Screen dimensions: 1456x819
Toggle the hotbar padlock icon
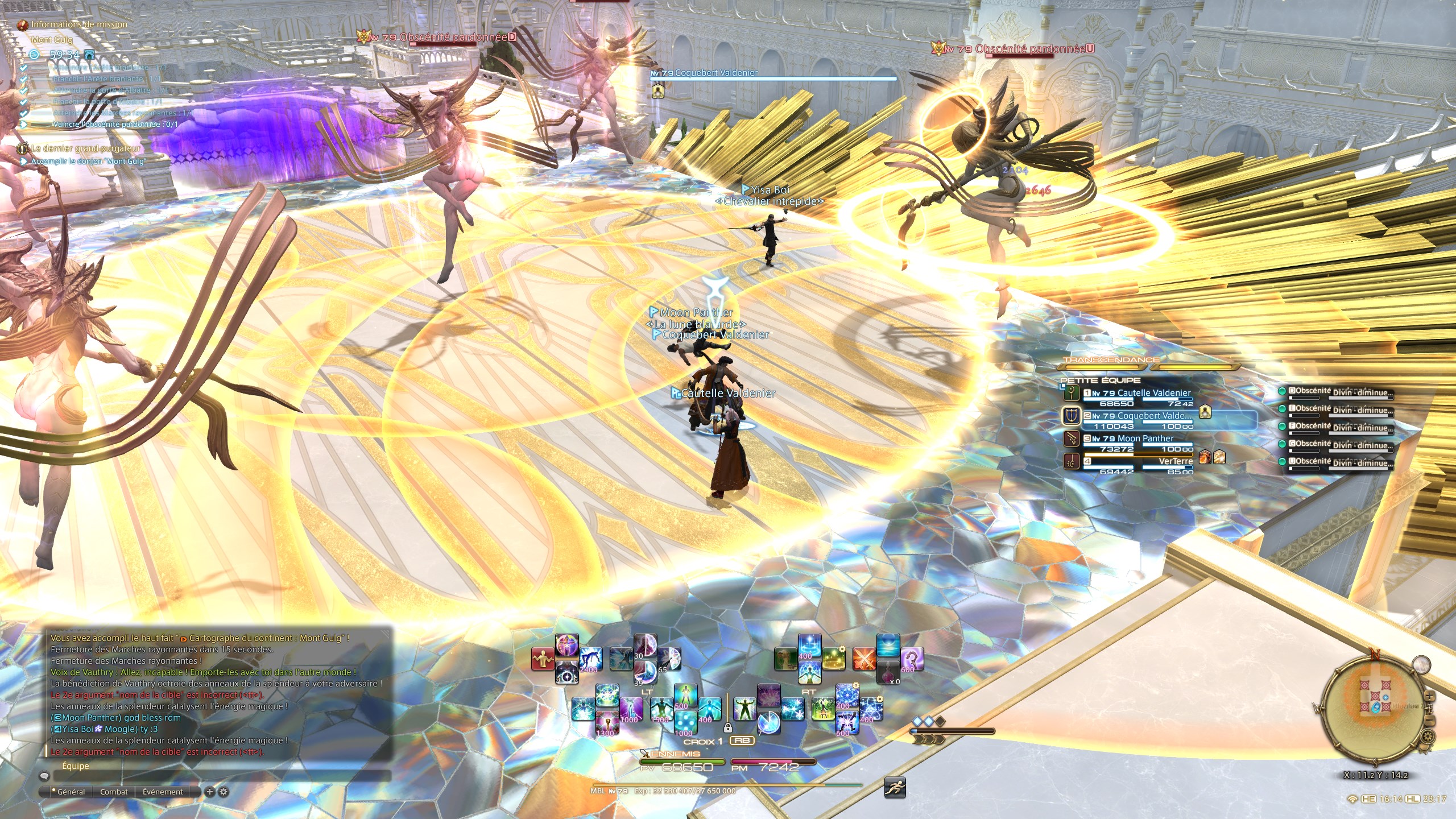click(727, 727)
